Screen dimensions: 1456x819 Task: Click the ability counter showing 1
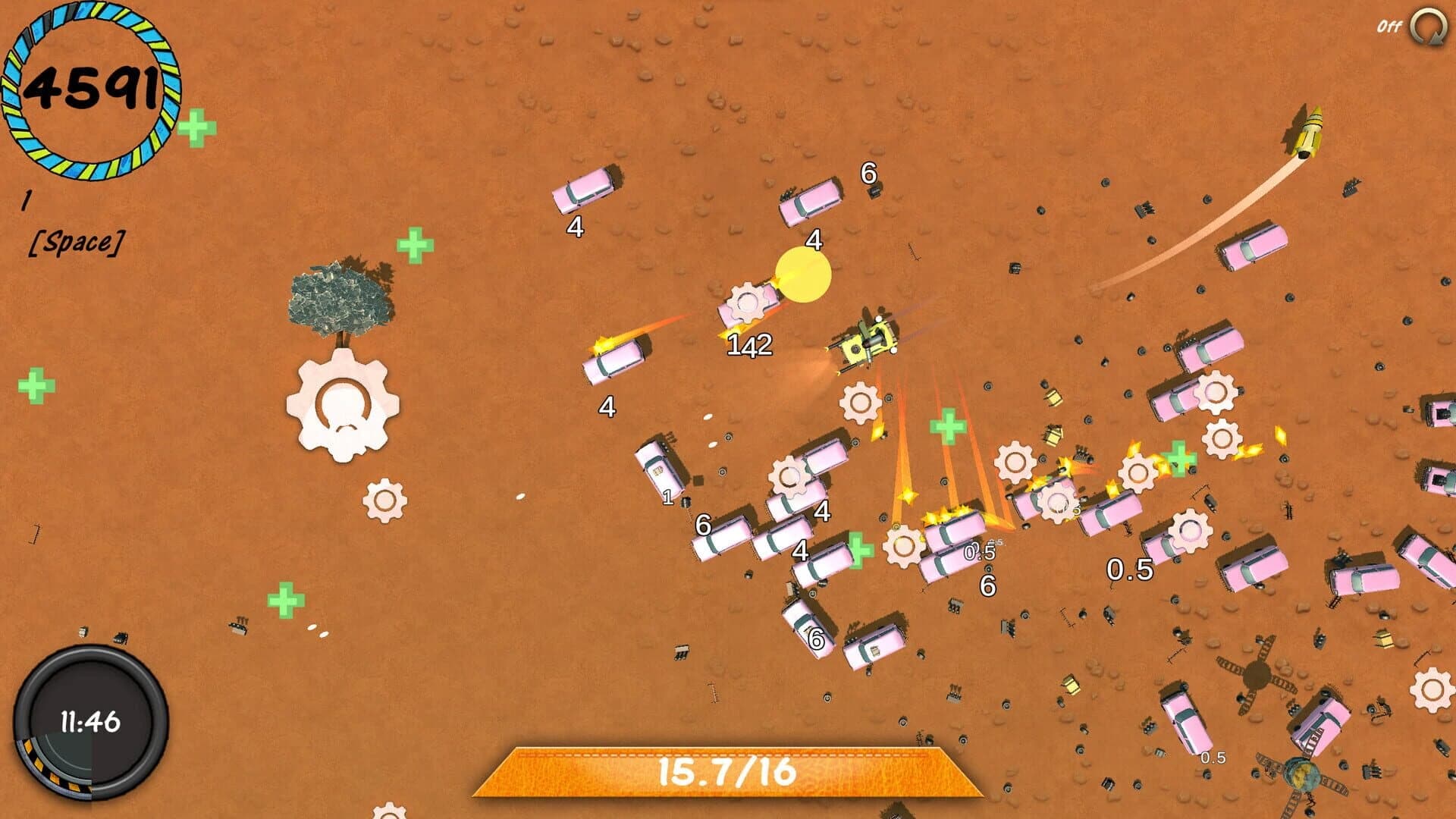click(27, 201)
